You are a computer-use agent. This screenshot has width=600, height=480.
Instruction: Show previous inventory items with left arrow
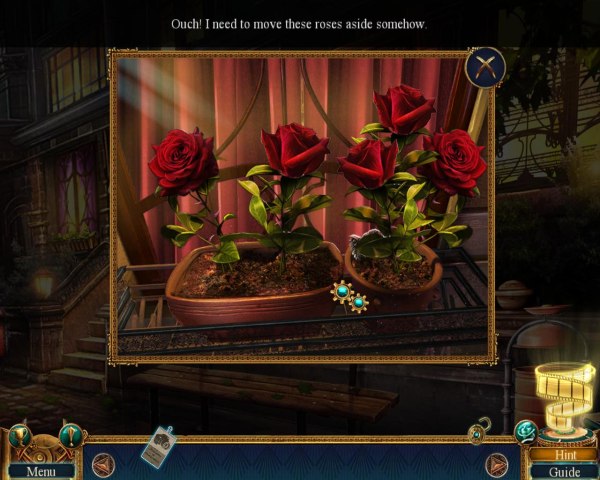click(102, 464)
